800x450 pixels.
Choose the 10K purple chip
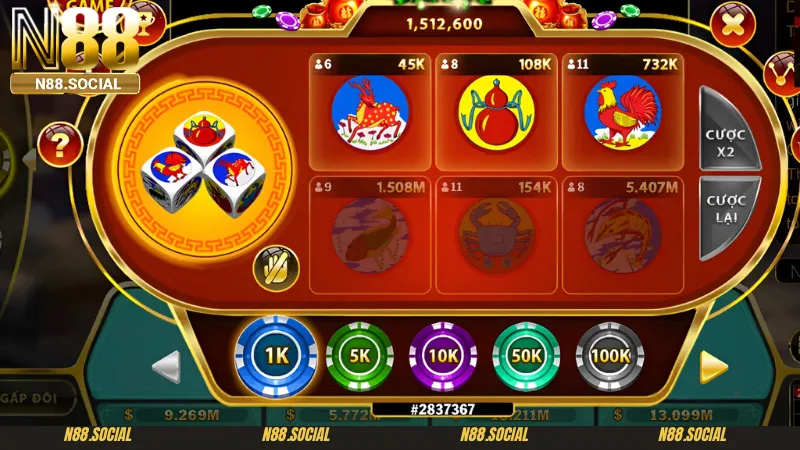pyautogui.click(x=443, y=355)
